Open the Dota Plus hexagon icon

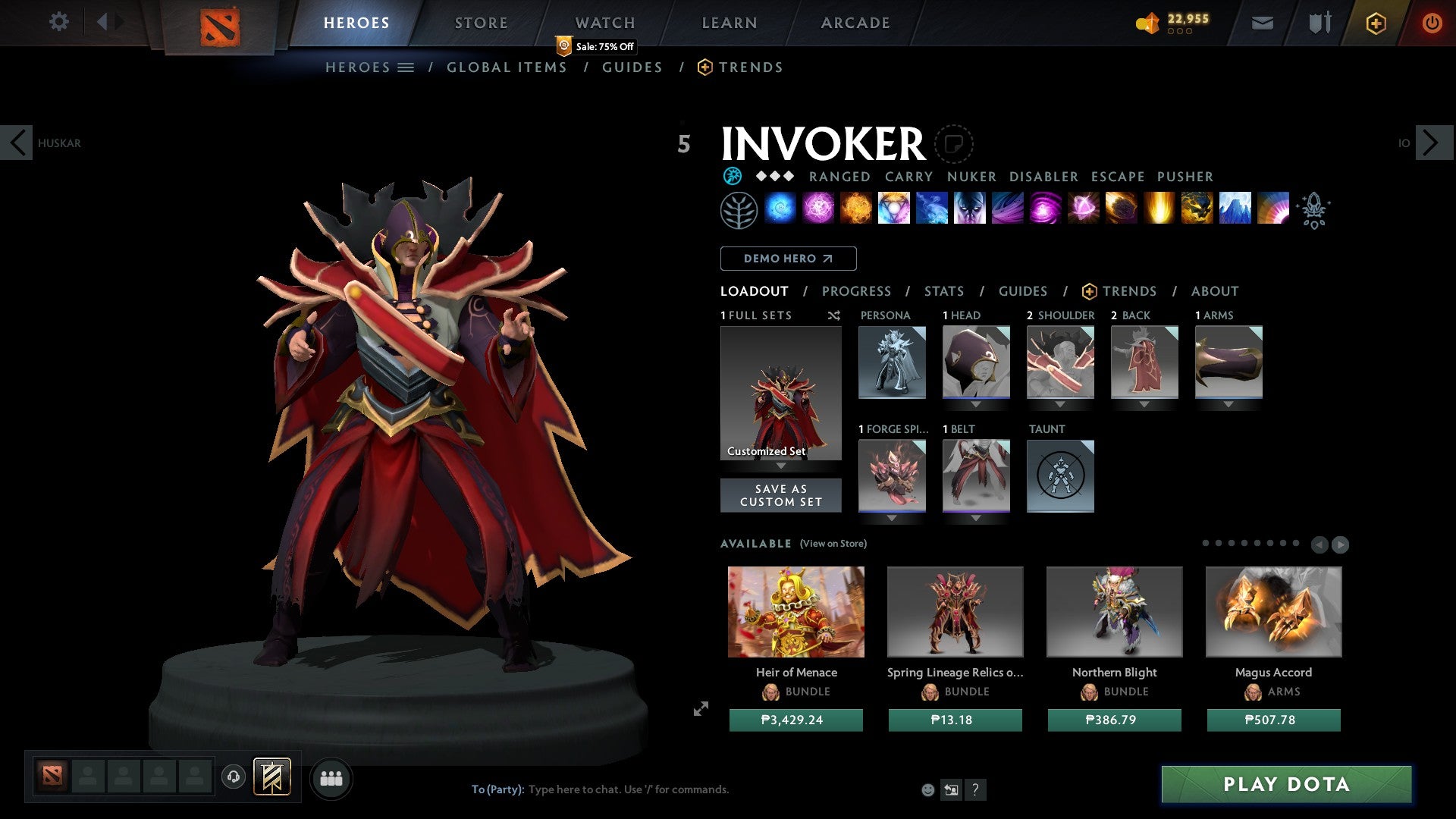pos(1375,23)
